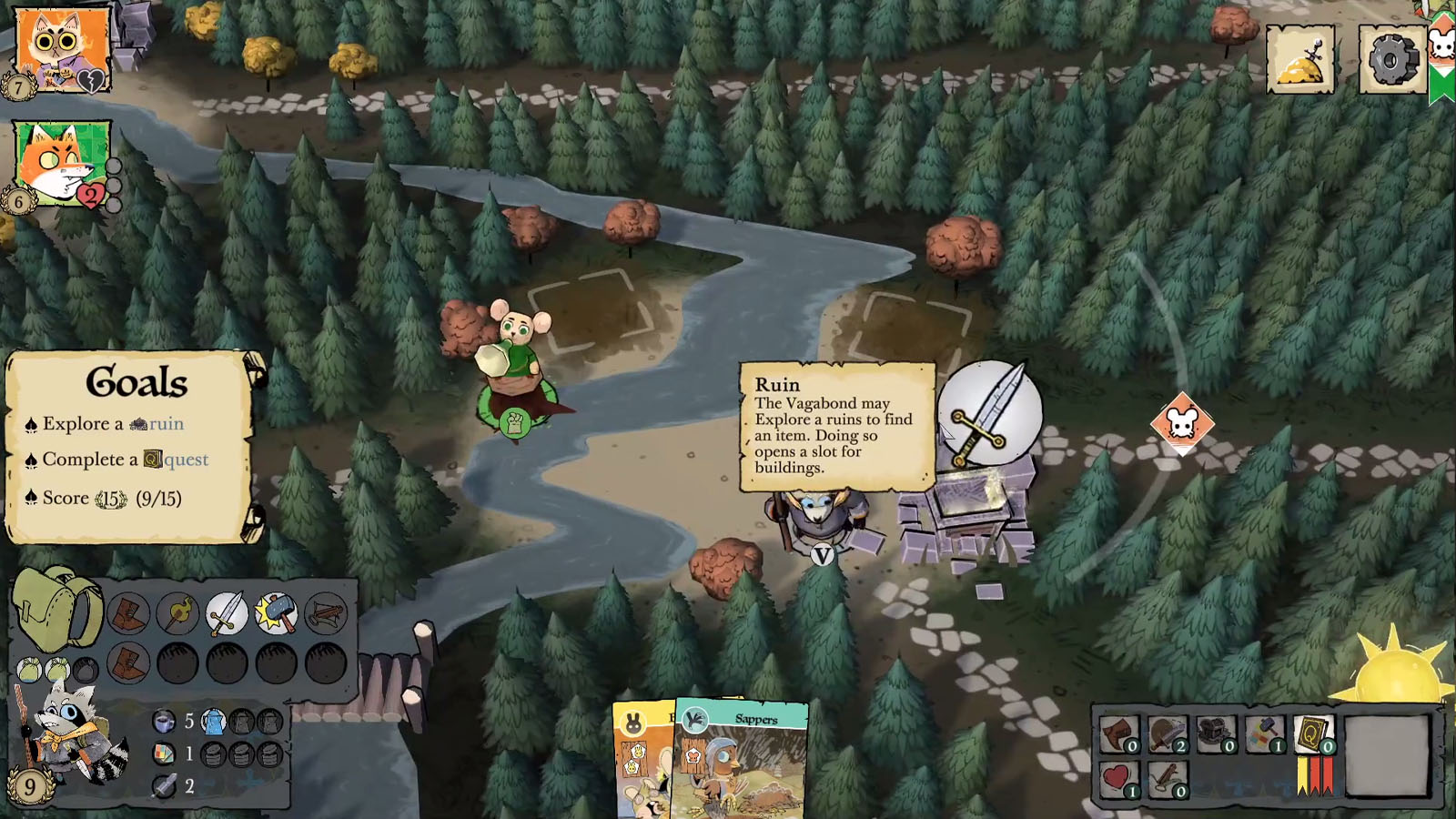
Task: Open the gold pile with sword button
Action: [1301, 60]
